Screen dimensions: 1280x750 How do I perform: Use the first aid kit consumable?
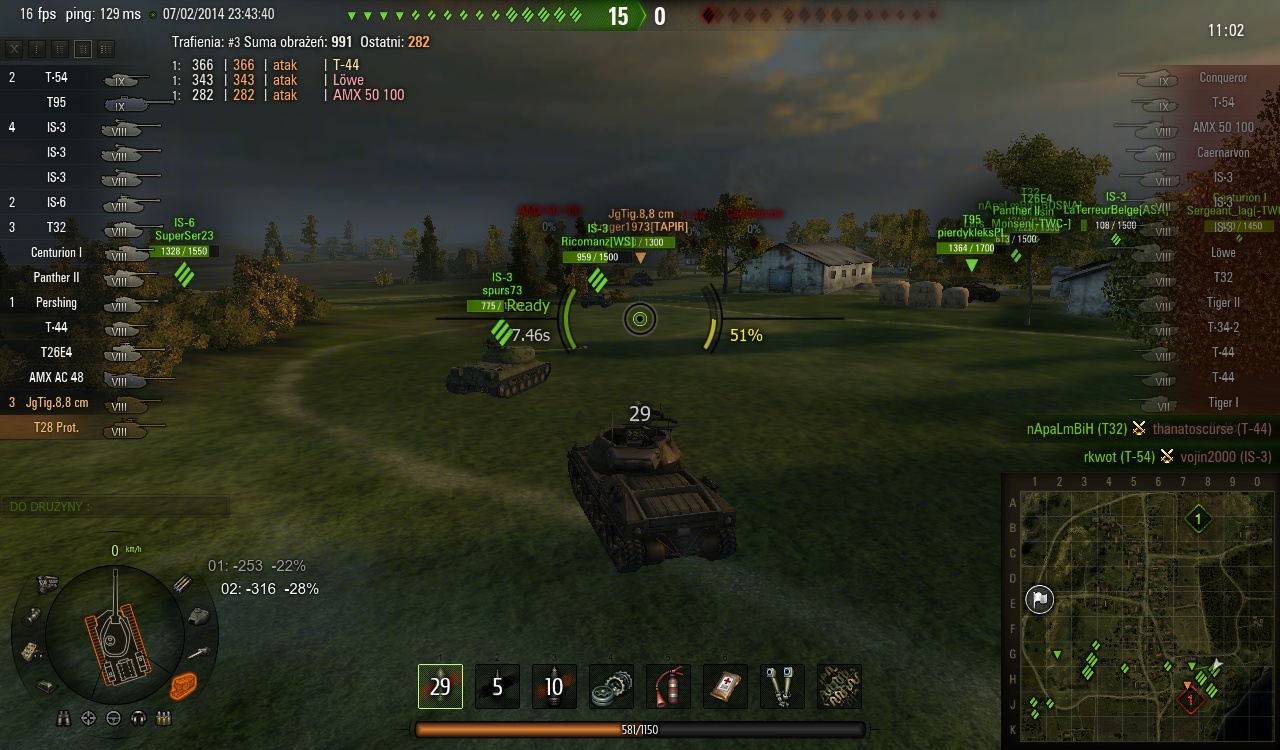click(725, 687)
